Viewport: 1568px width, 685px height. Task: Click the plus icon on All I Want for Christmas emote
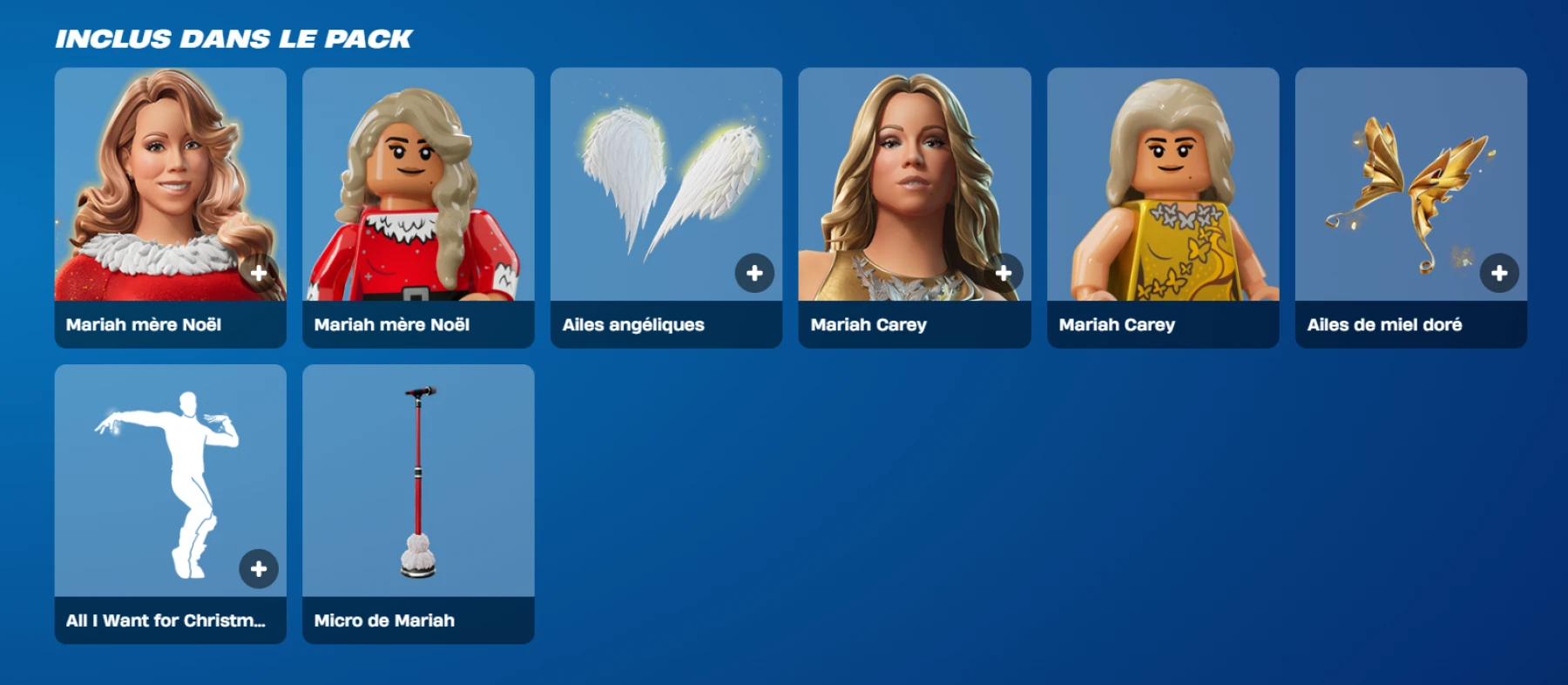259,570
